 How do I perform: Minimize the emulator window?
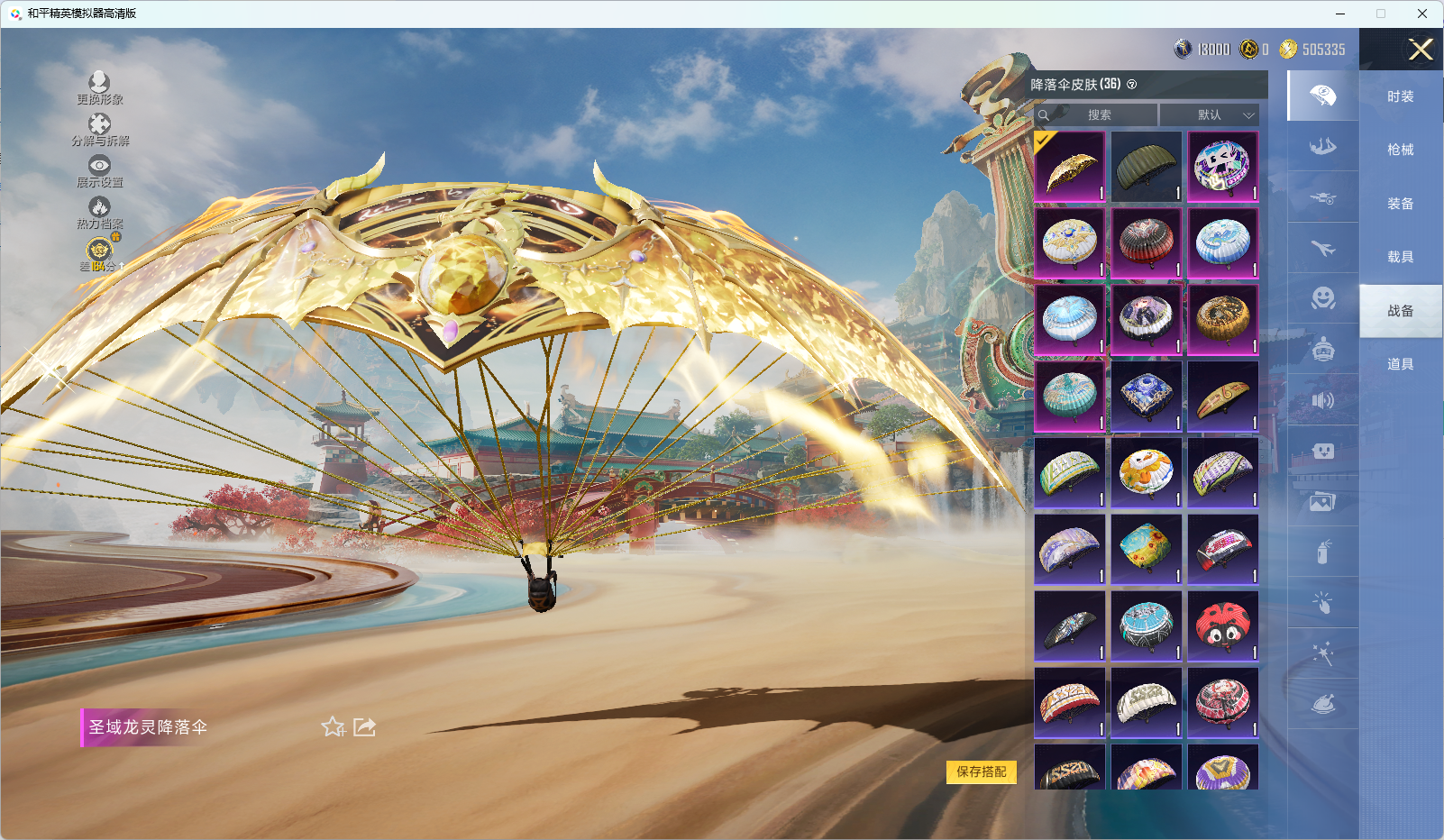click(1340, 14)
